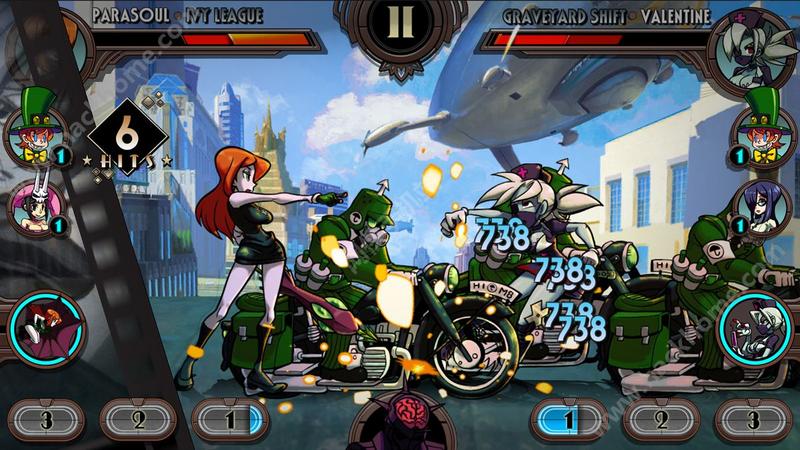Click Valentine's special move slot 2

661,419
